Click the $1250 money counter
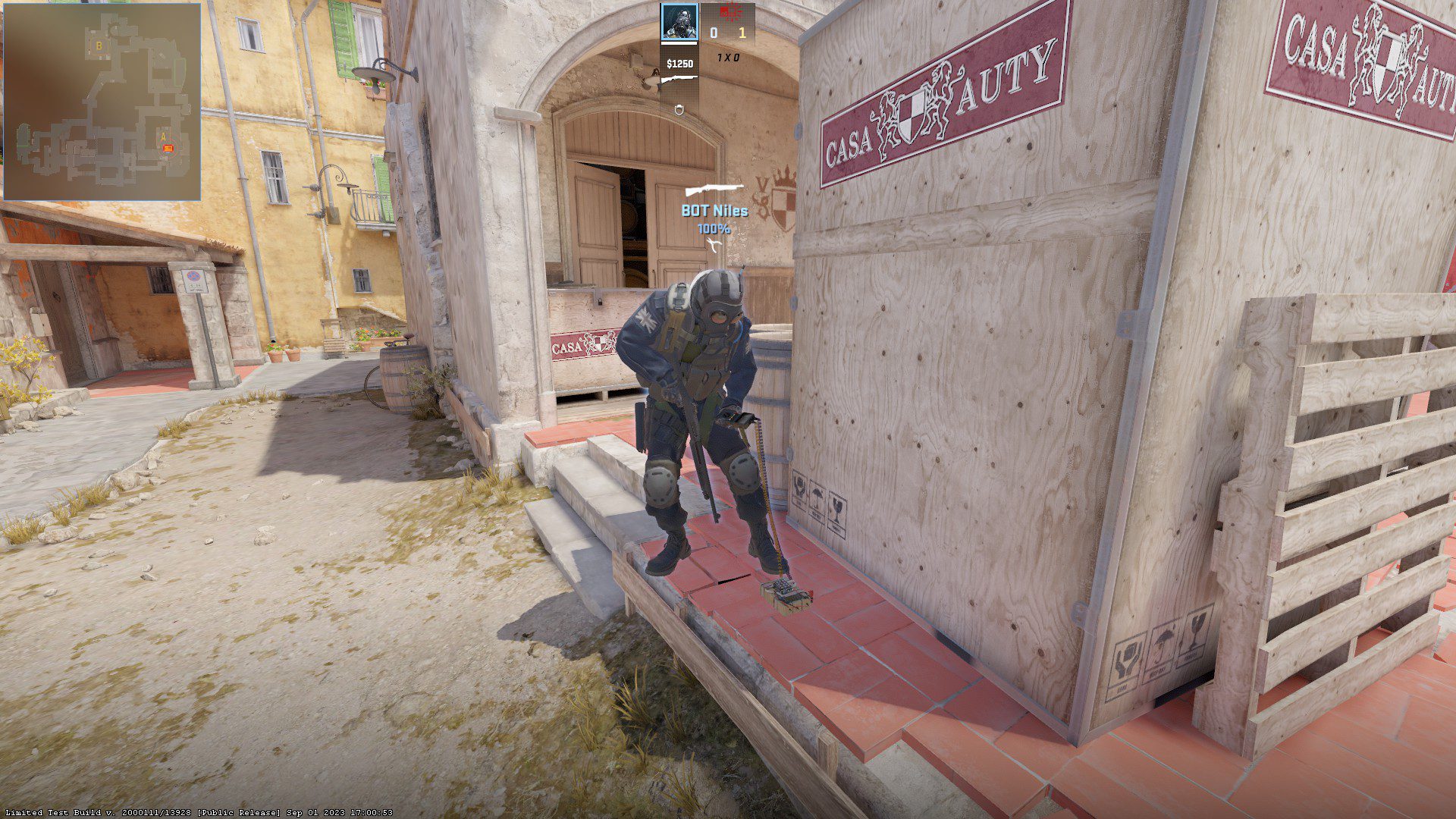Viewport: 1456px width, 819px height. click(x=680, y=65)
